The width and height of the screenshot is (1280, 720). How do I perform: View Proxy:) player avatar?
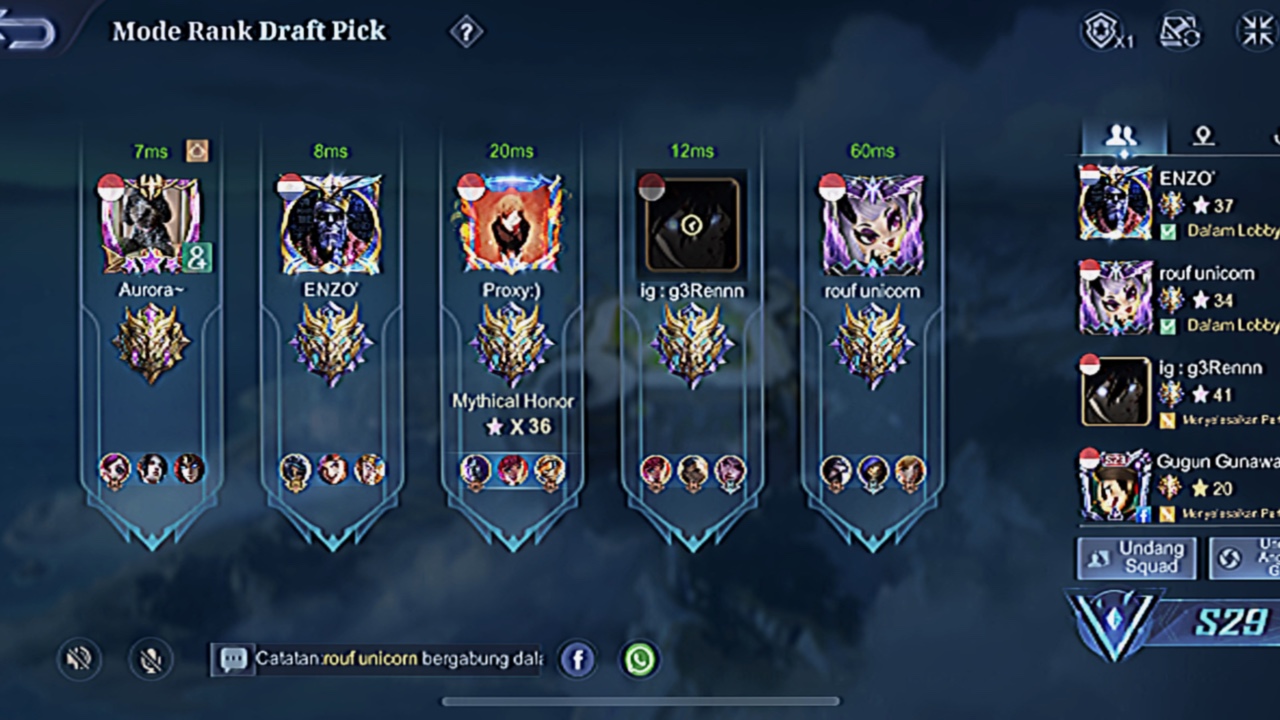click(511, 224)
